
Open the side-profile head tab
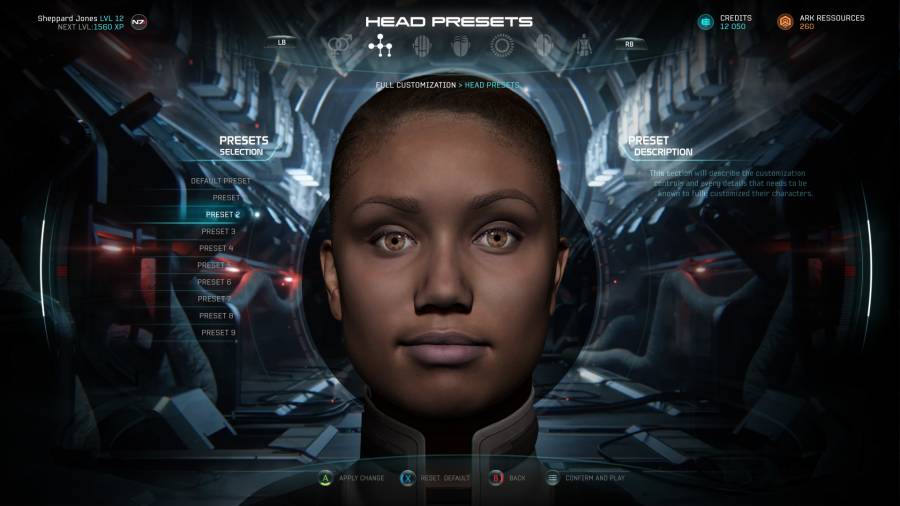pyautogui.click(x=543, y=45)
